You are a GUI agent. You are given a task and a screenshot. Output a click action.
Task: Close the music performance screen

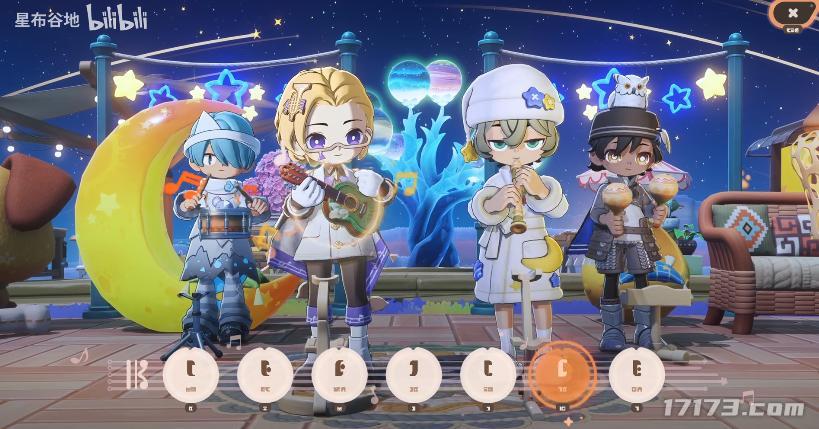click(x=792, y=13)
